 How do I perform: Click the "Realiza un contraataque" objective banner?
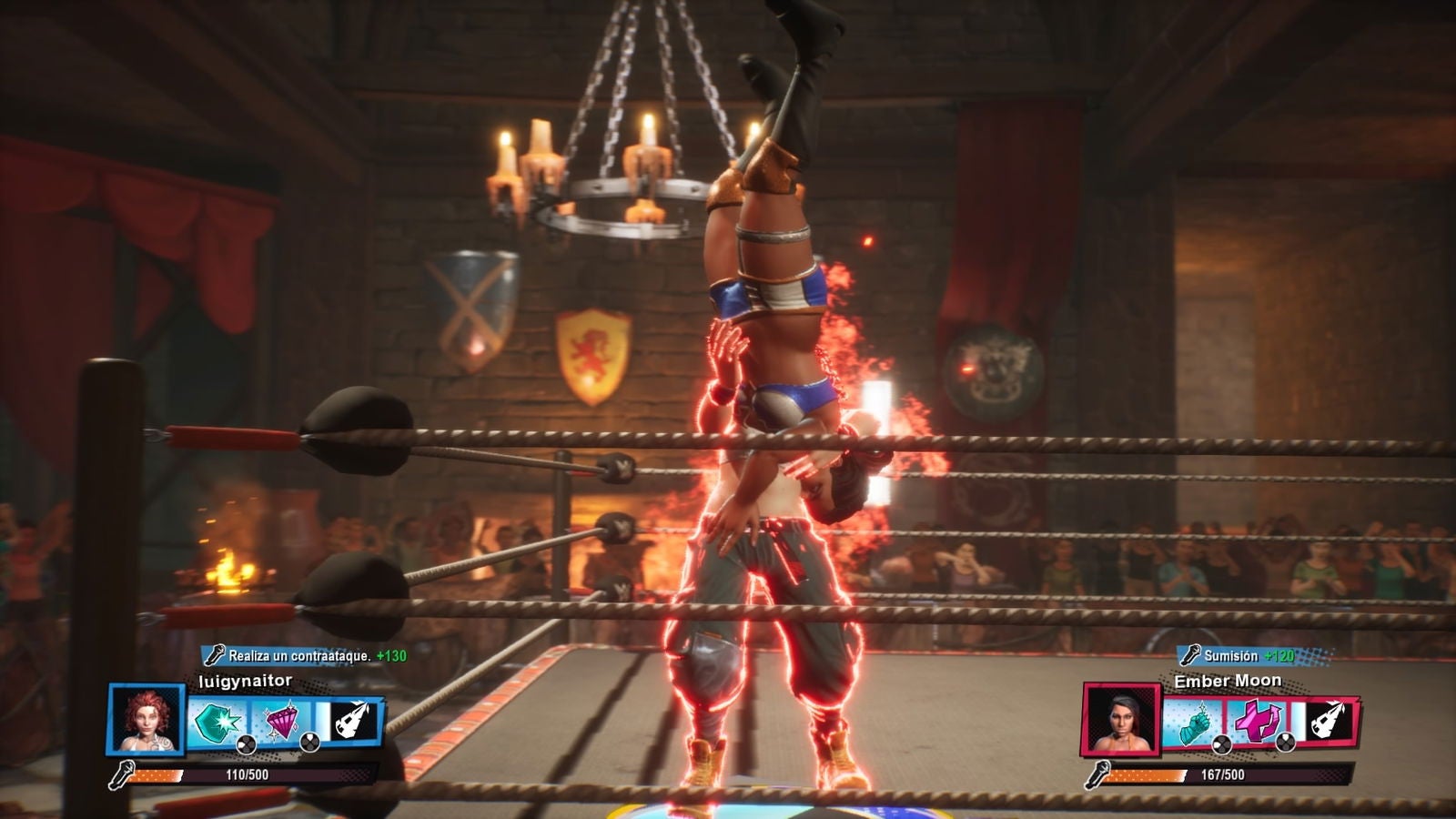click(305, 655)
